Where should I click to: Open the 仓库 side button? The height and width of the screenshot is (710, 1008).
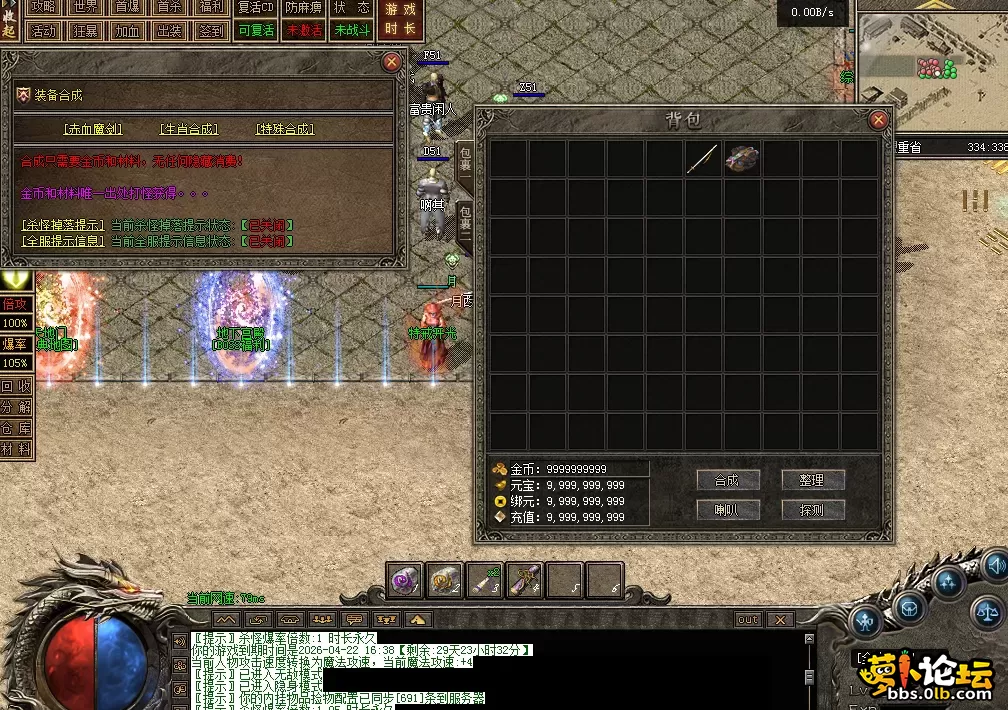tap(15, 428)
